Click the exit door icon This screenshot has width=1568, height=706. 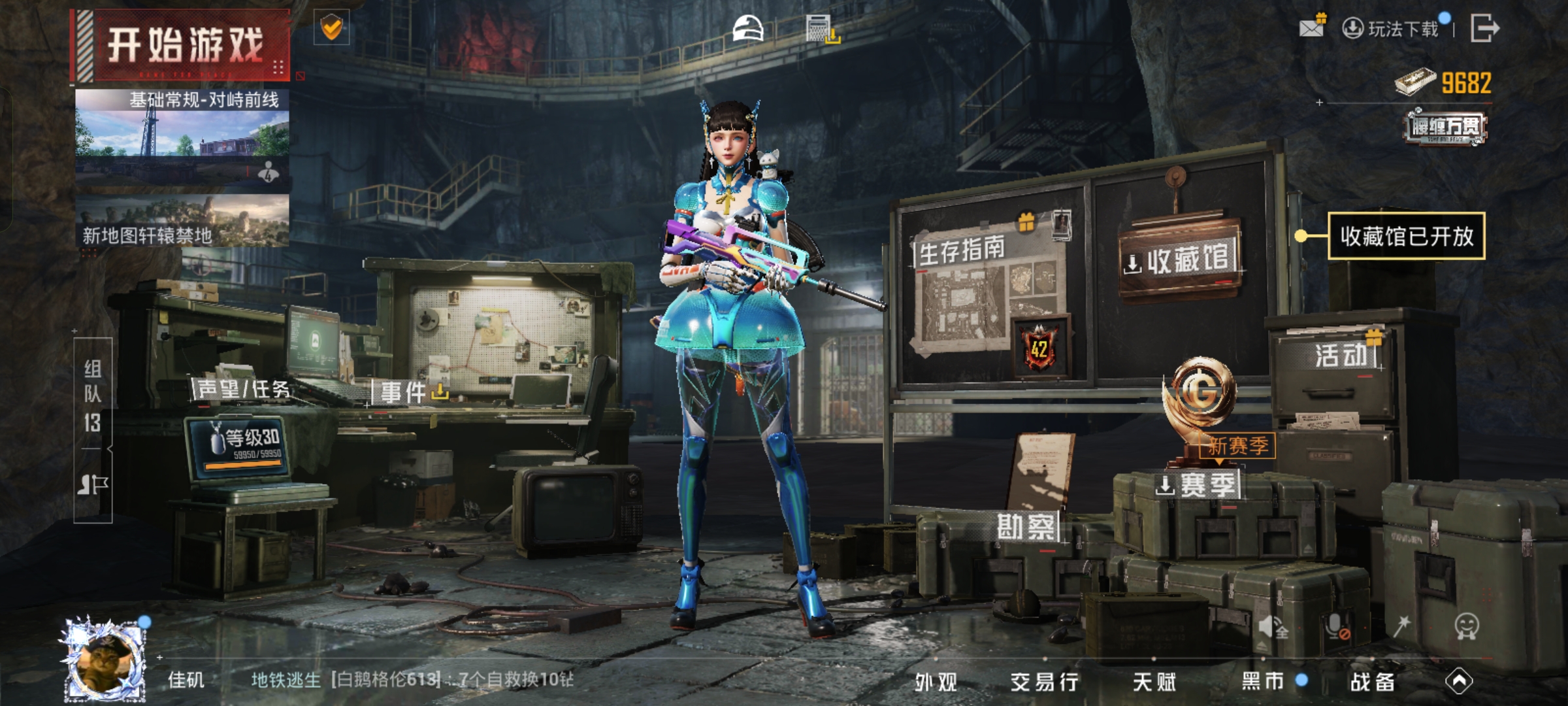coord(1484,28)
